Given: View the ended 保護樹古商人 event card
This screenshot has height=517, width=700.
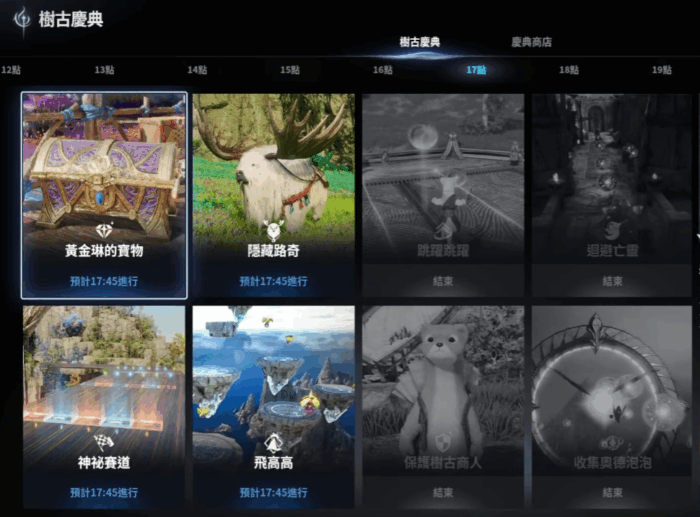Looking at the screenshot, I should point(444,406).
